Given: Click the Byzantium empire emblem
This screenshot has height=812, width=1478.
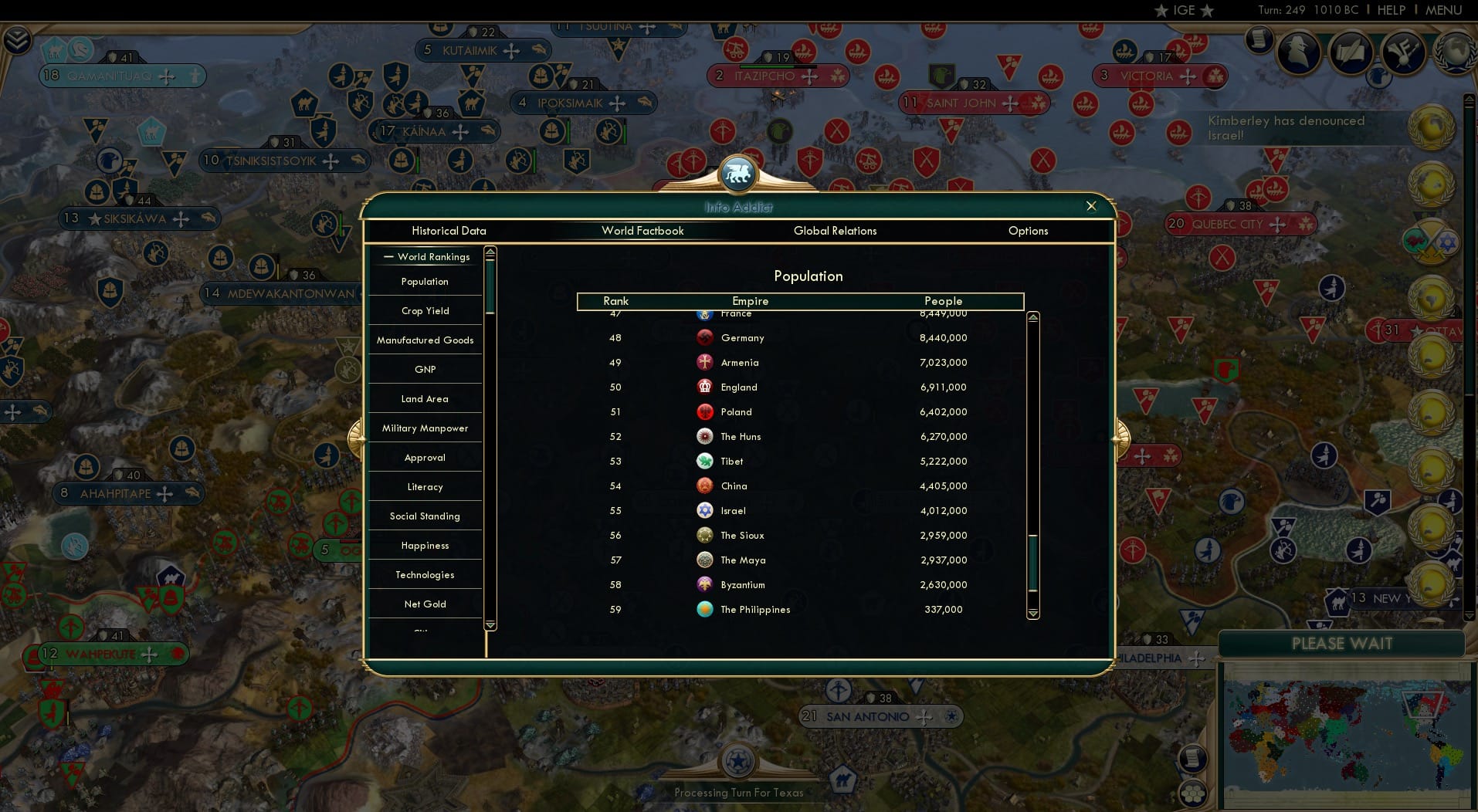Looking at the screenshot, I should [703, 584].
